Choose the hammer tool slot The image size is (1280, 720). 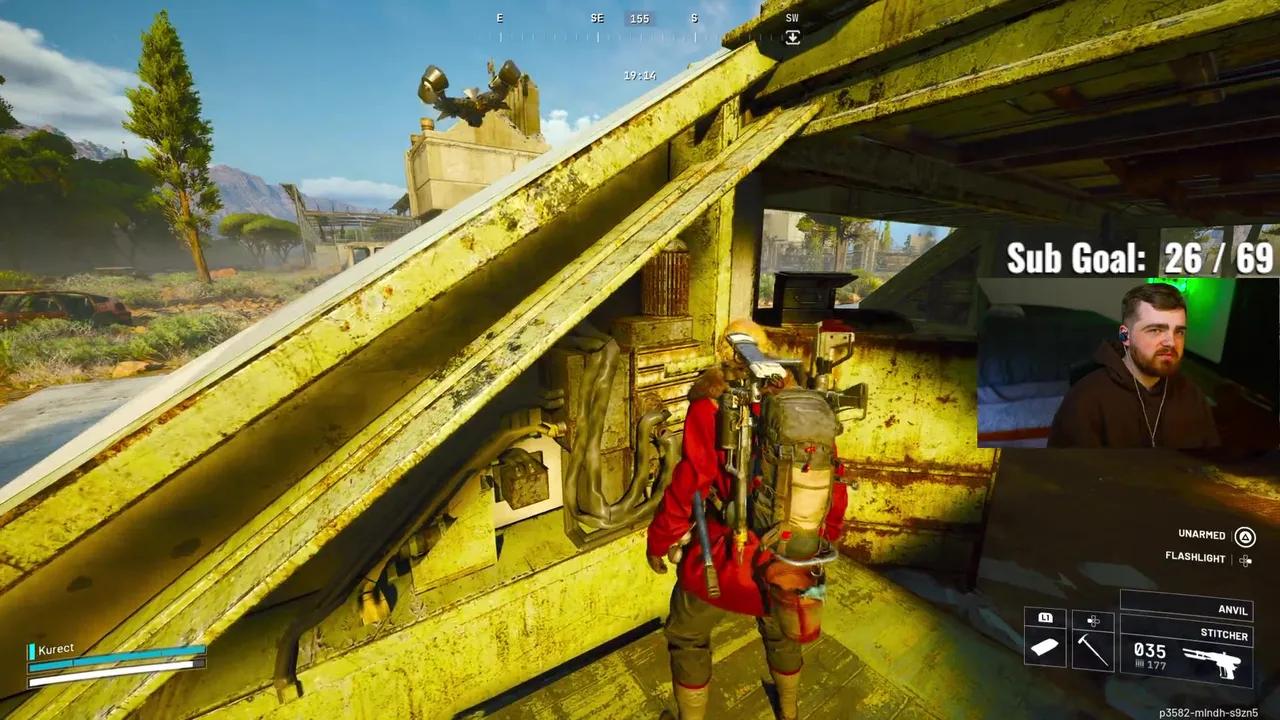pyautogui.click(x=1093, y=649)
